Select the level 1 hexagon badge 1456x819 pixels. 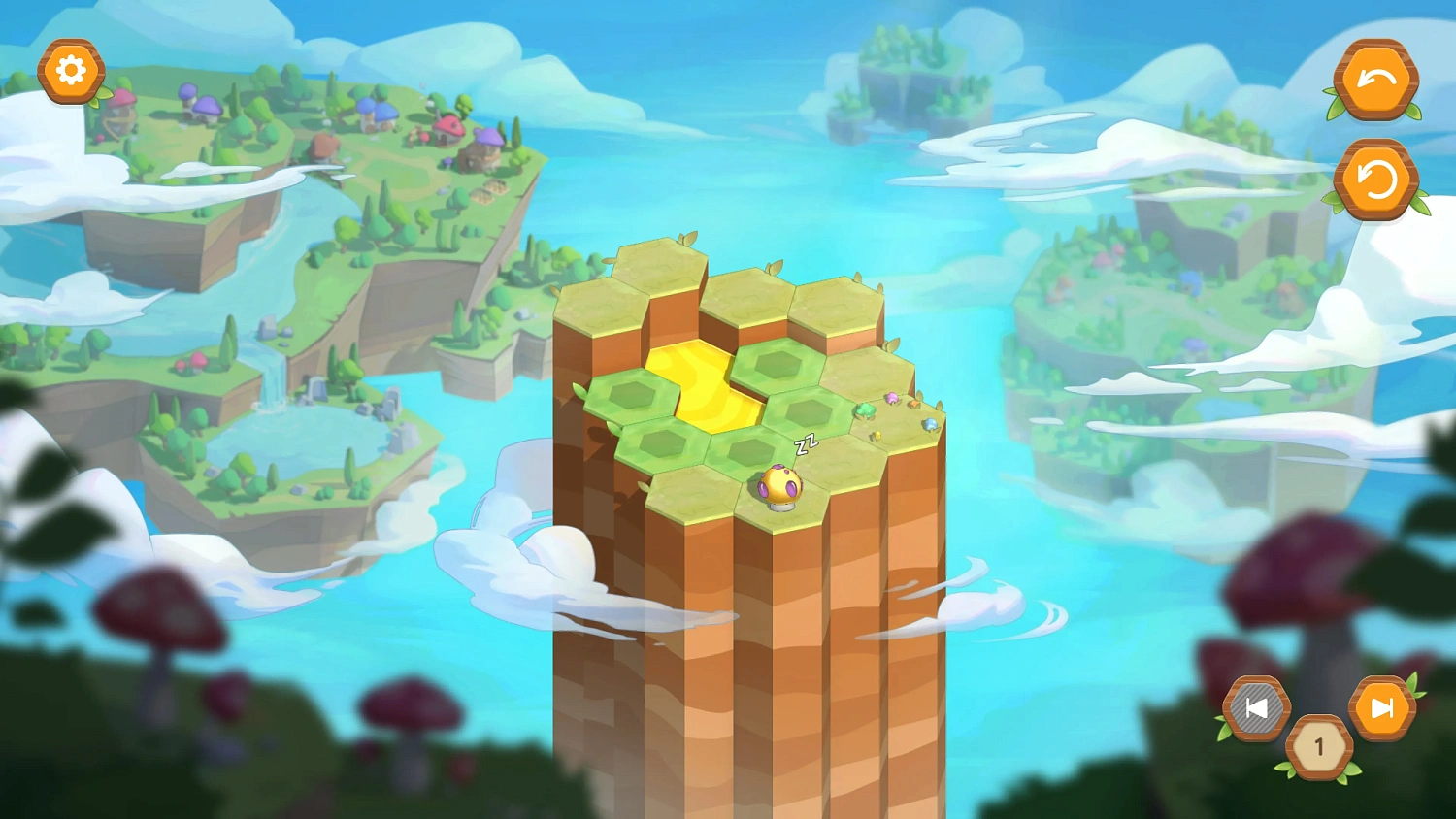pos(1318,747)
